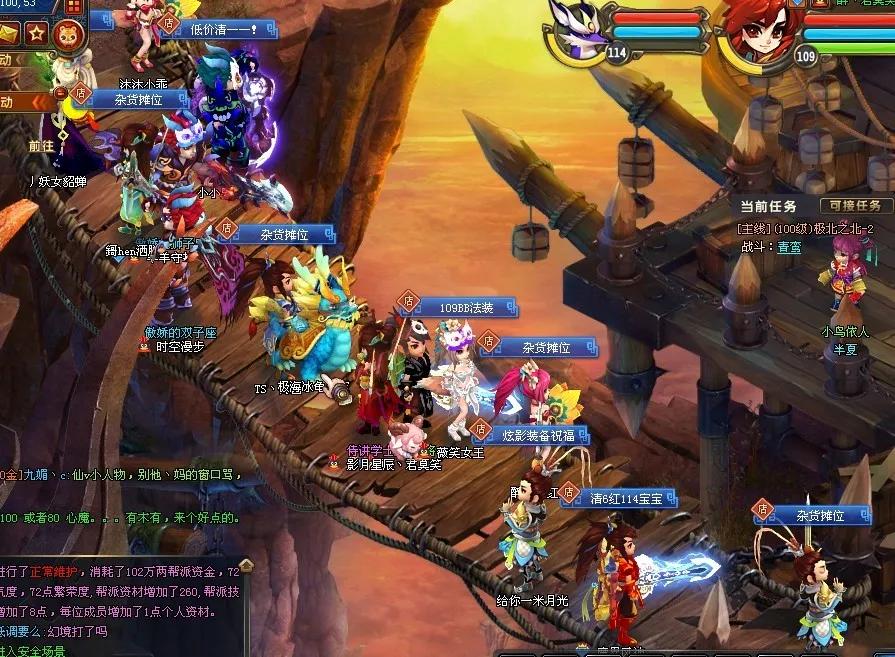Screen dimensions: 895x657
Task: Click the 九媚 player name in chat
Action: coord(36,475)
